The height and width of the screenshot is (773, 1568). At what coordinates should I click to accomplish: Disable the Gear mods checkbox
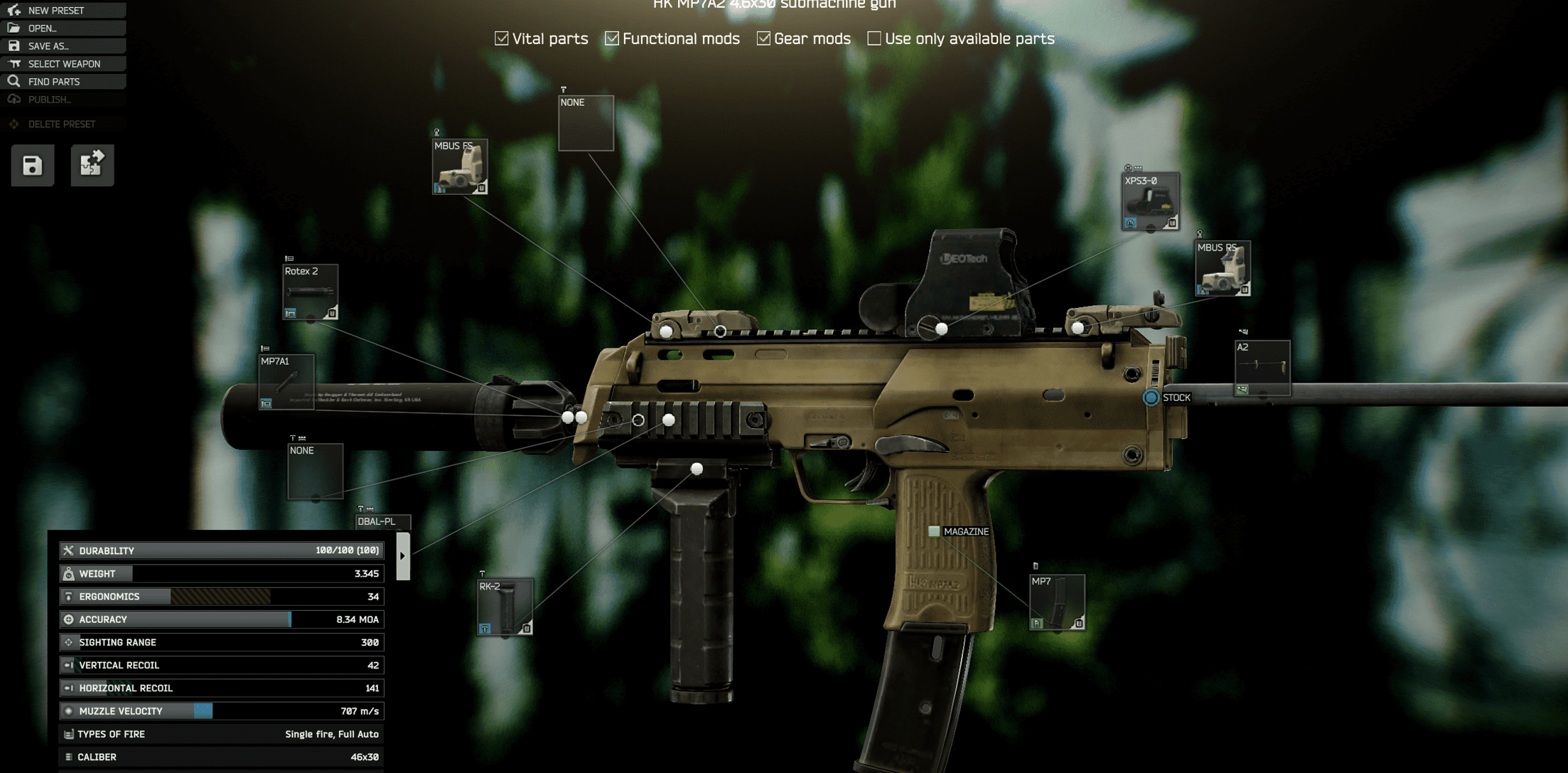pyautogui.click(x=763, y=38)
